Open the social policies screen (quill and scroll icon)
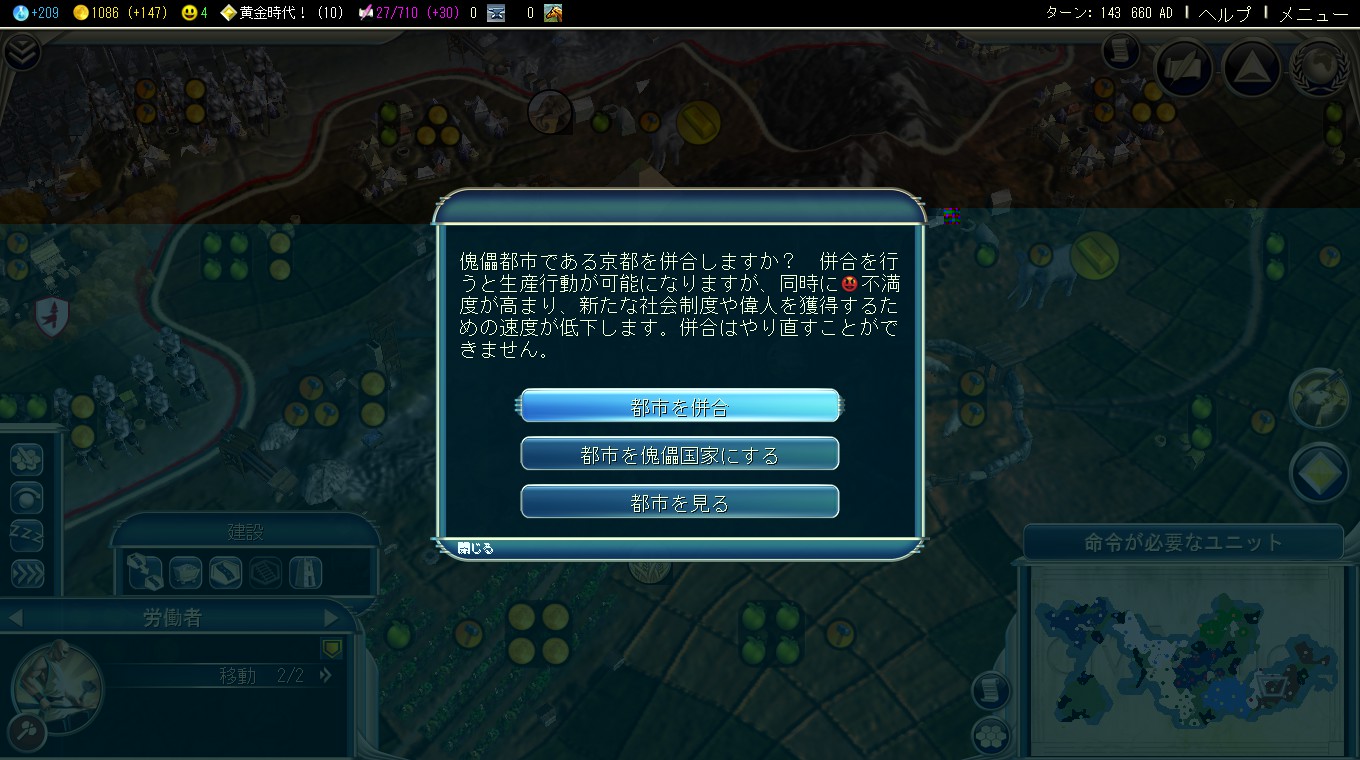Image resolution: width=1360 pixels, height=760 pixels. (1184, 67)
